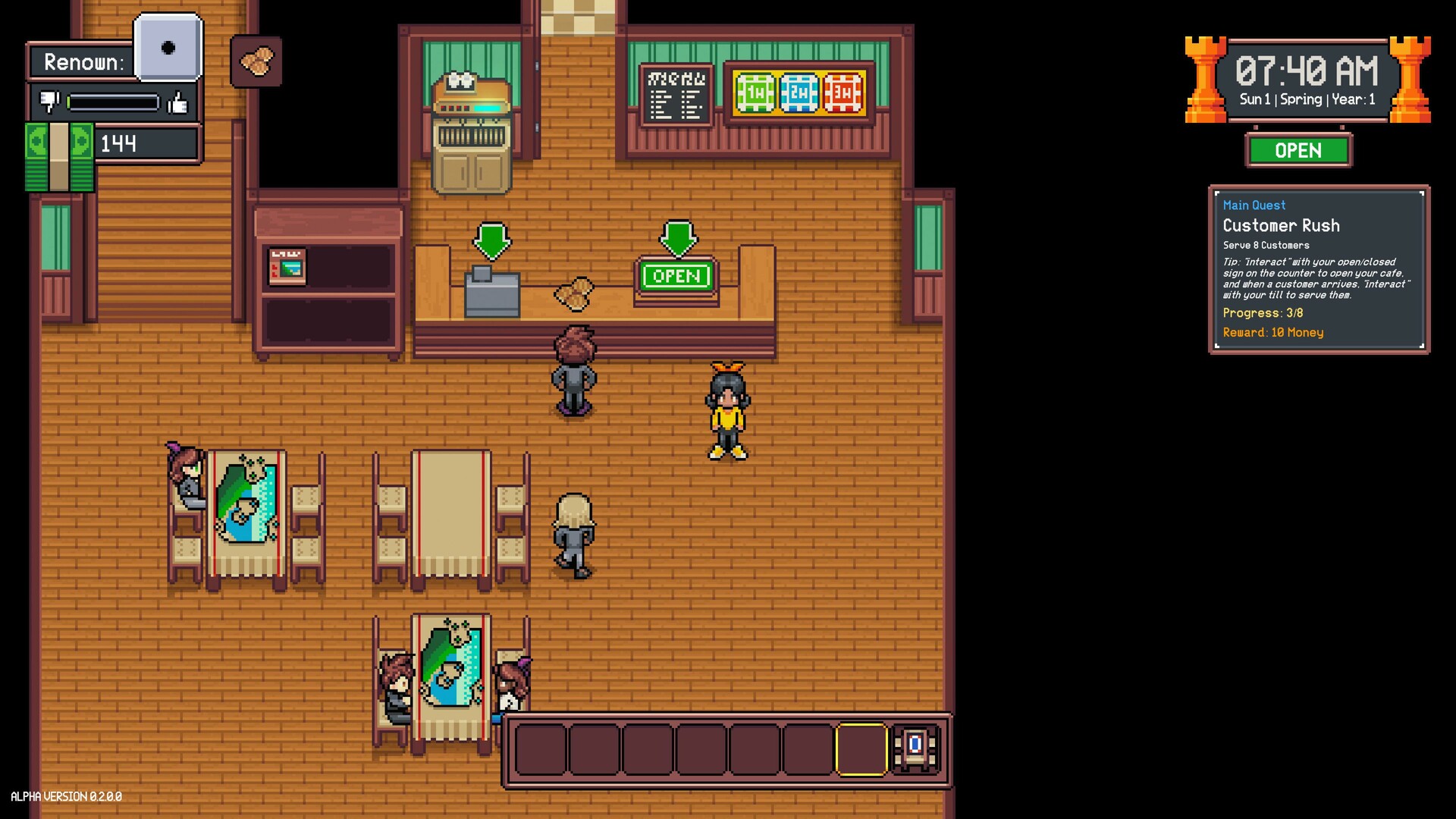Click the cash register till on the counter
This screenshot has width=1456, height=819.
pyautogui.click(x=490, y=292)
